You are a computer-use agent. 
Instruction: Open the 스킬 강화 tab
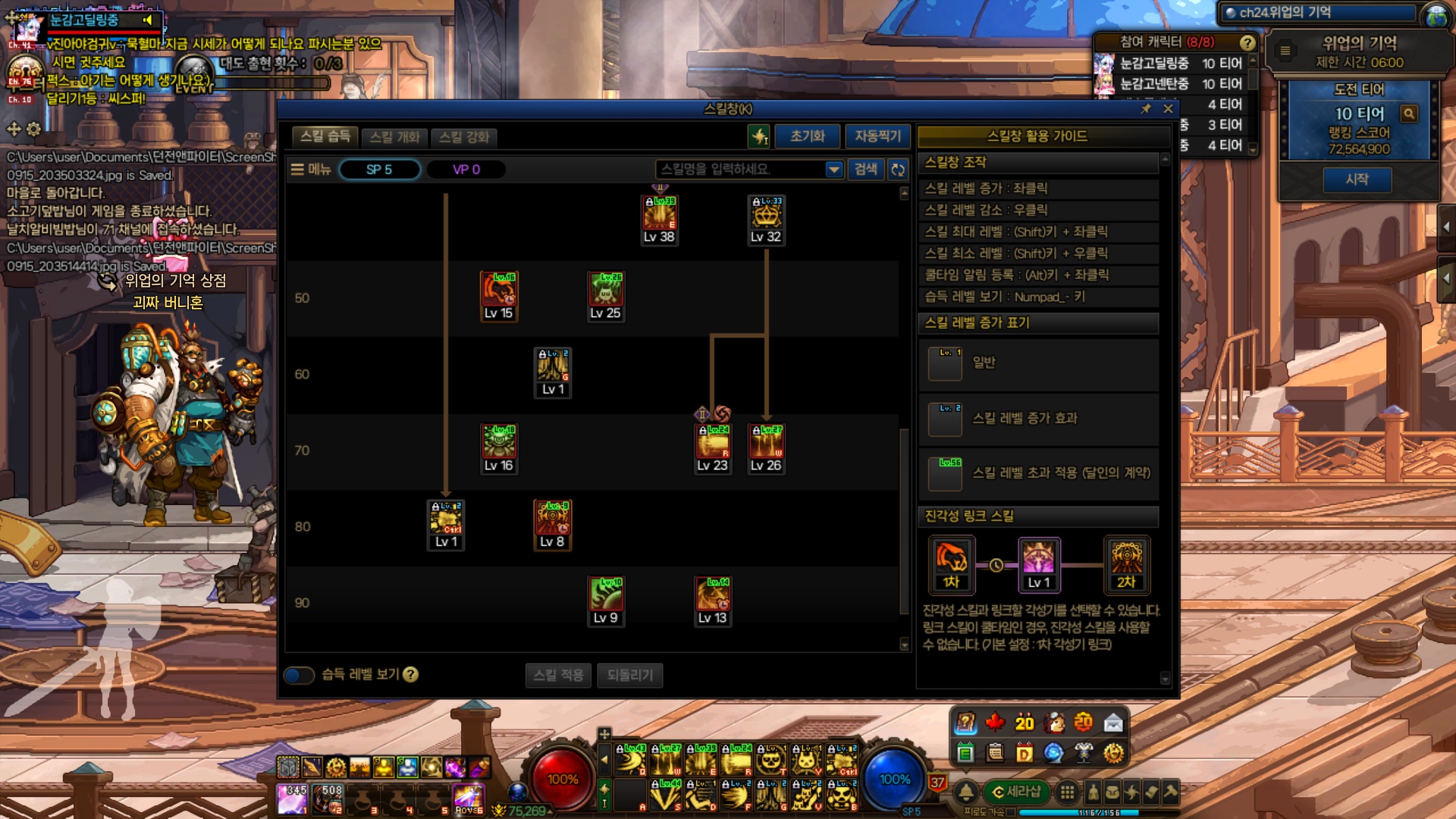(464, 137)
